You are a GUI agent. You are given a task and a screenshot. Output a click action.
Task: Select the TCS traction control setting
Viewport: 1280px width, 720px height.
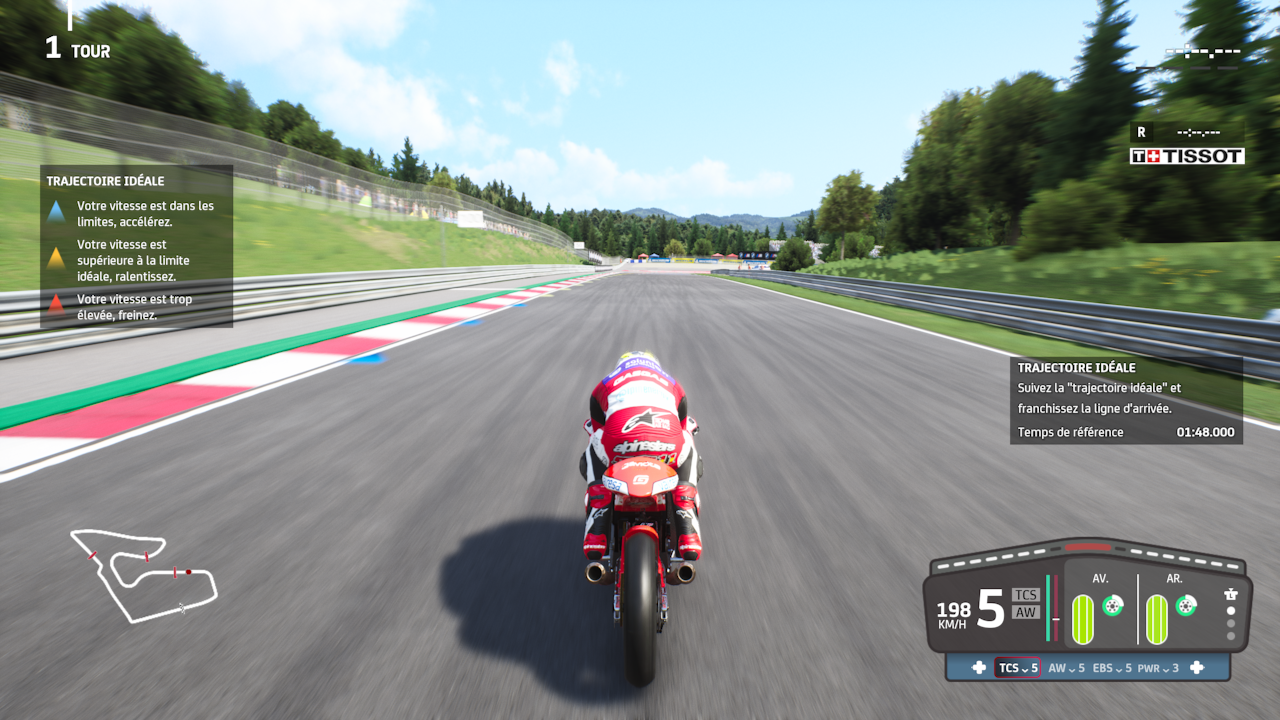[1017, 668]
